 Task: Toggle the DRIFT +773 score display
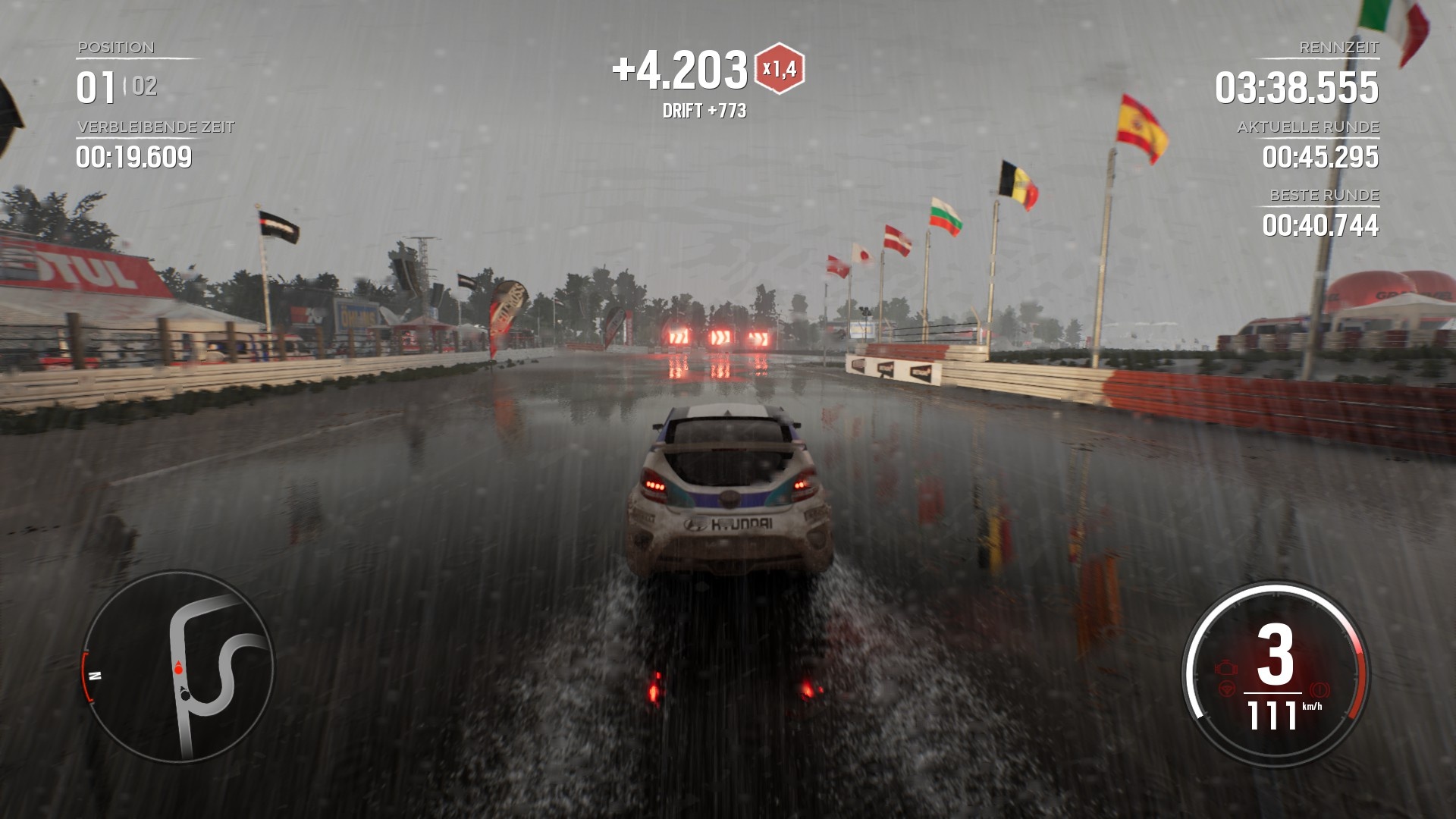704,111
